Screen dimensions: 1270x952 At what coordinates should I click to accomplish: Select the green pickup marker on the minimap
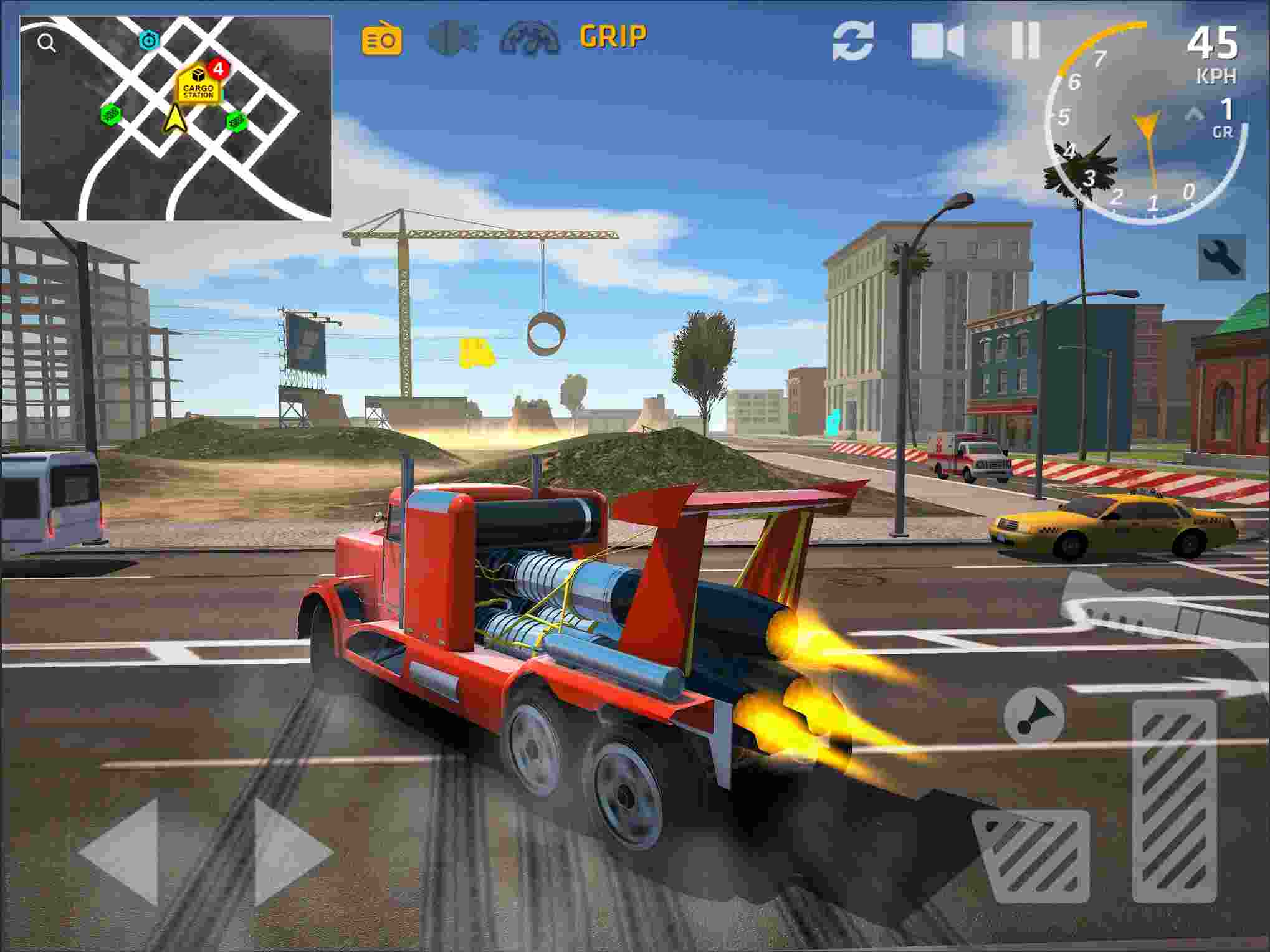[110, 117]
